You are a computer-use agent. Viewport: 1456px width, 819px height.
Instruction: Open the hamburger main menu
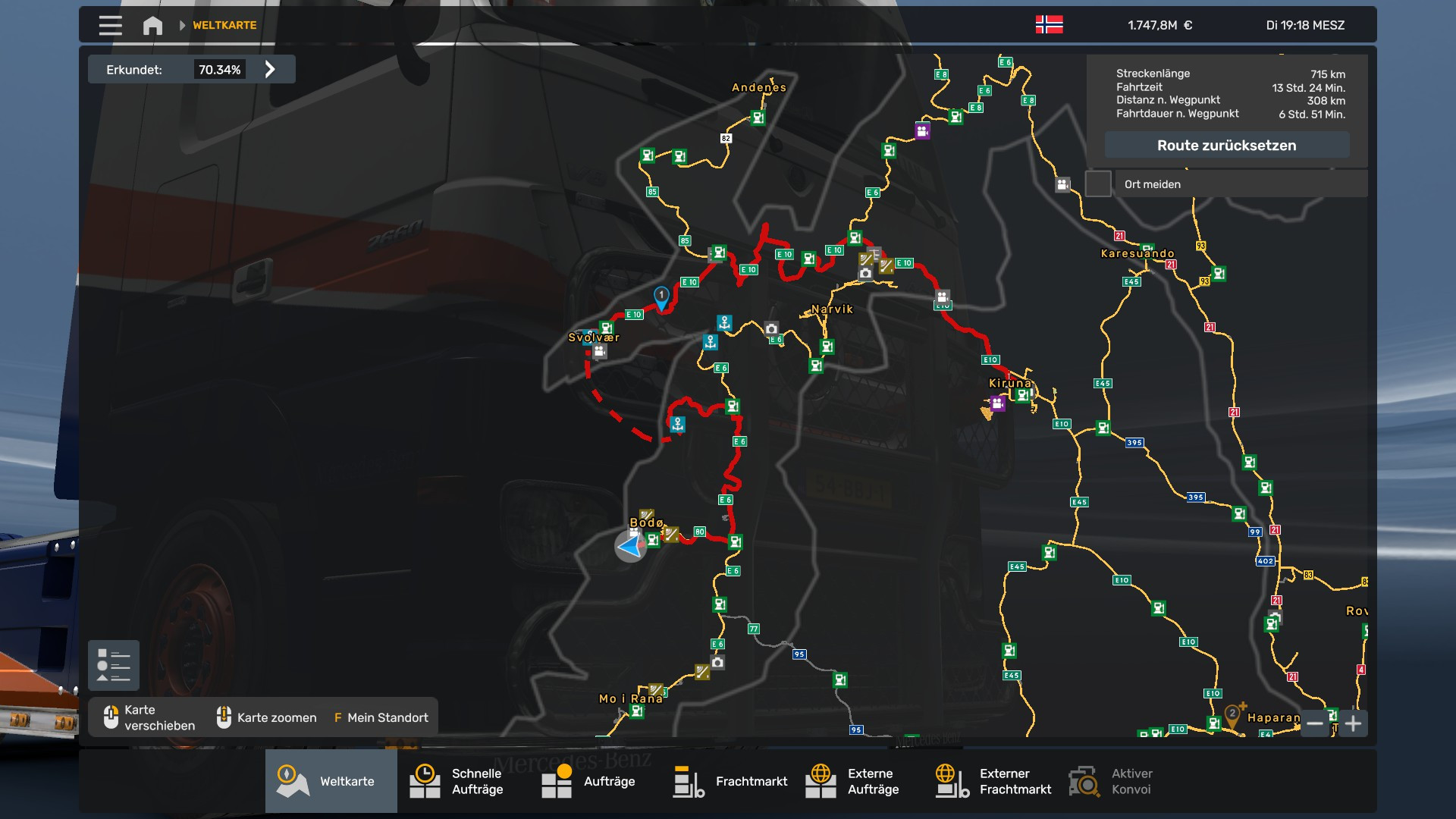(110, 25)
